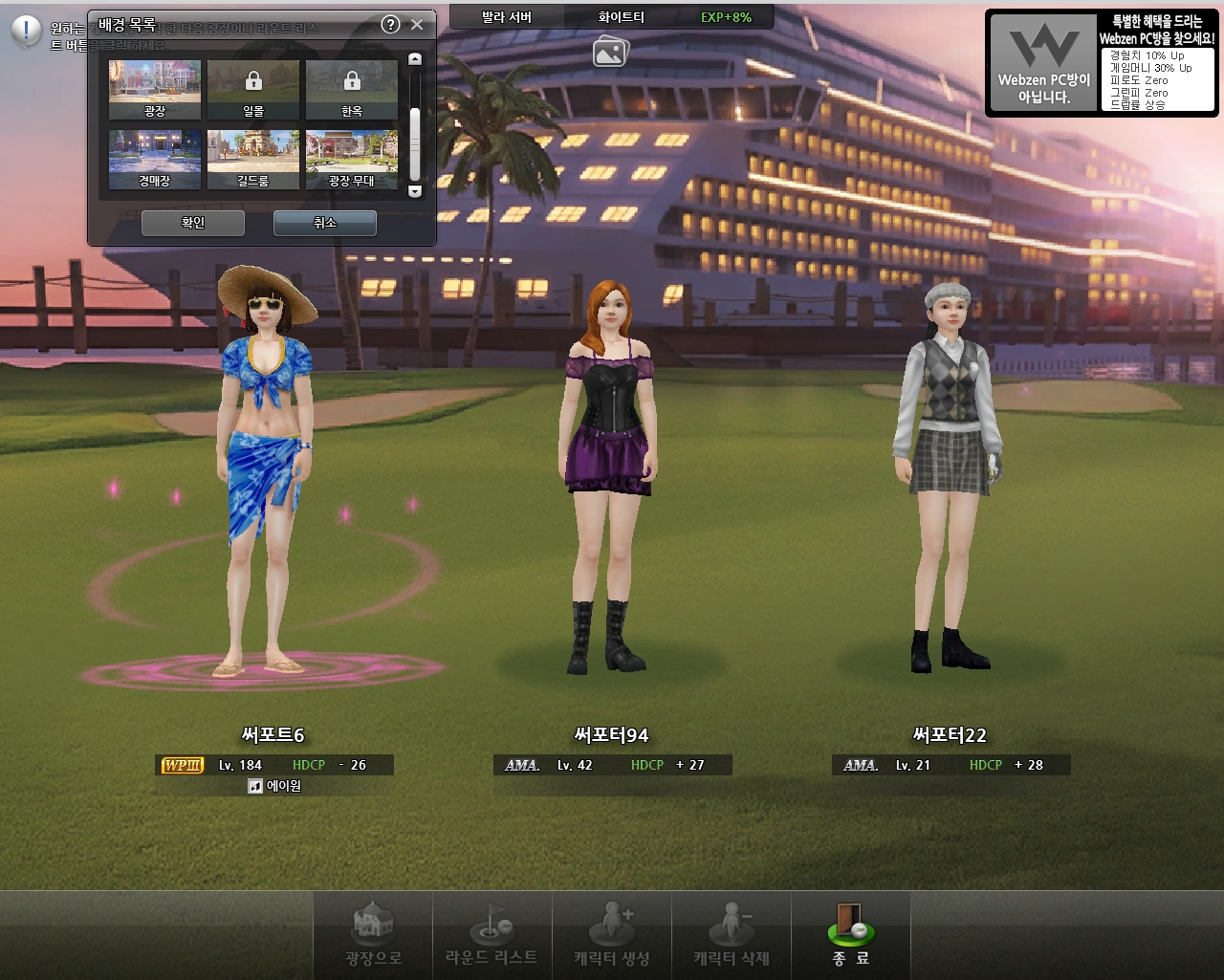The width and height of the screenshot is (1224, 980).
Task: Confirm with the 확인 button
Action: coord(193,223)
